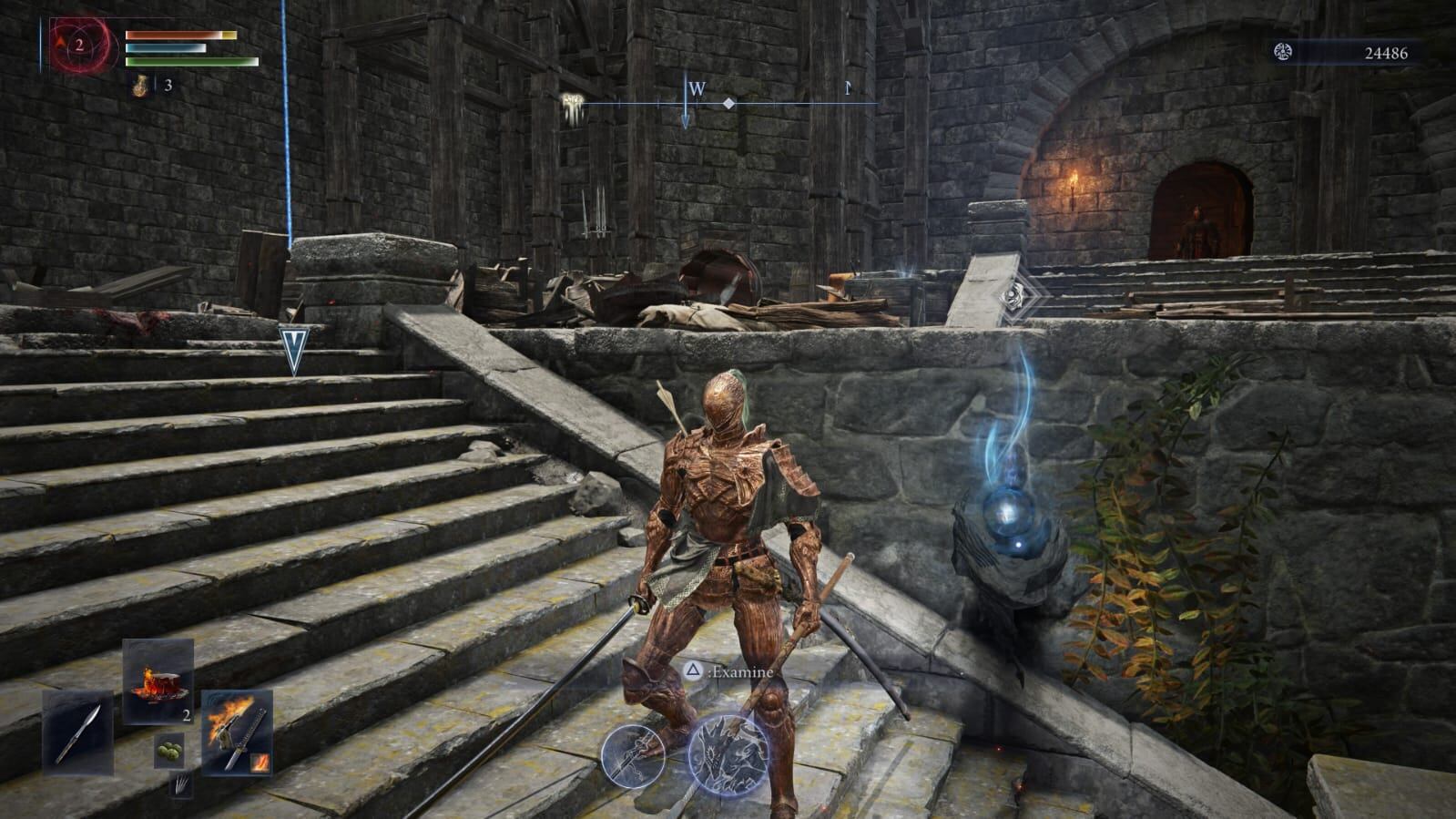Select the small arrows bundle slot
Viewport: 1456px width, 819px height.
[x=180, y=783]
